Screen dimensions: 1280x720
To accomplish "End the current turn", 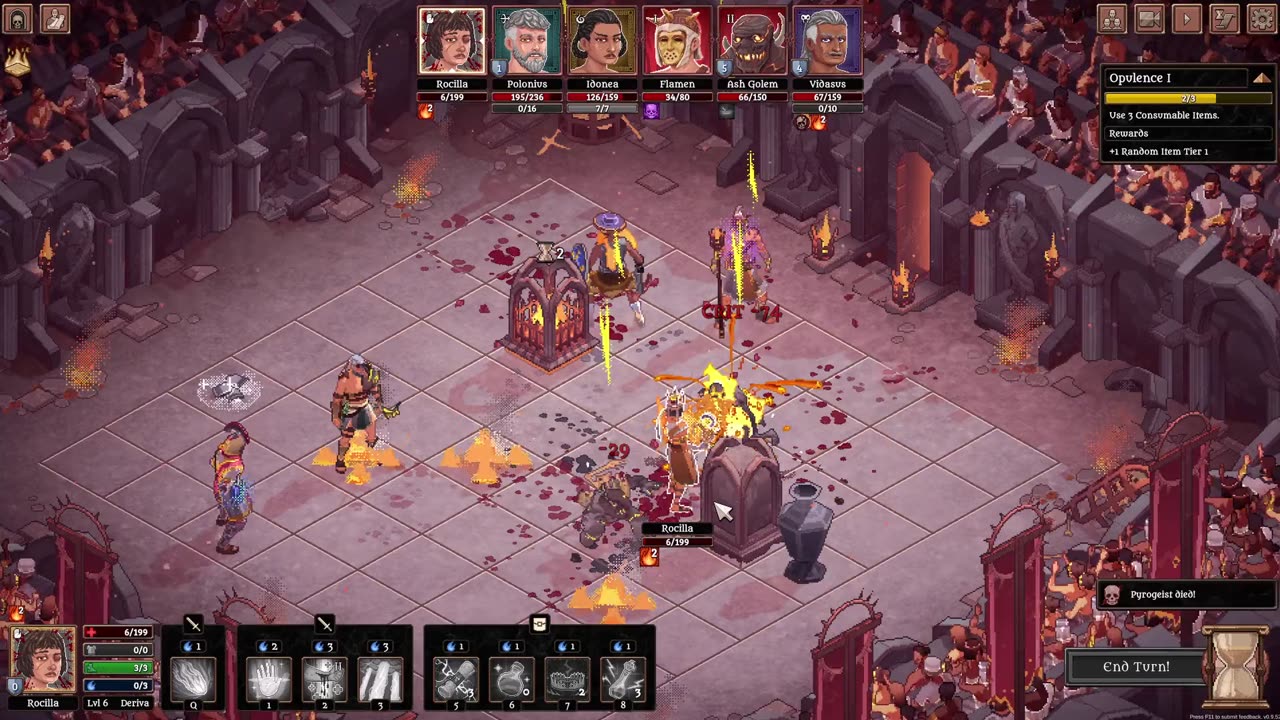I will point(1136,667).
